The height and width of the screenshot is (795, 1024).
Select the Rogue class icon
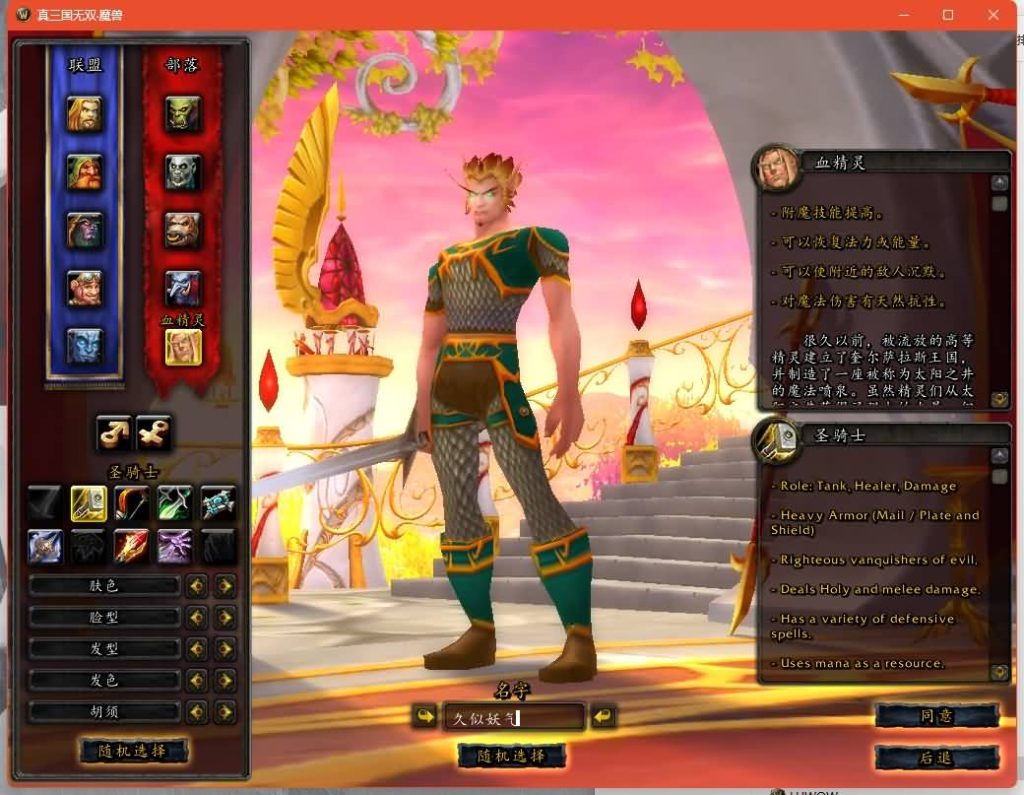[175, 503]
